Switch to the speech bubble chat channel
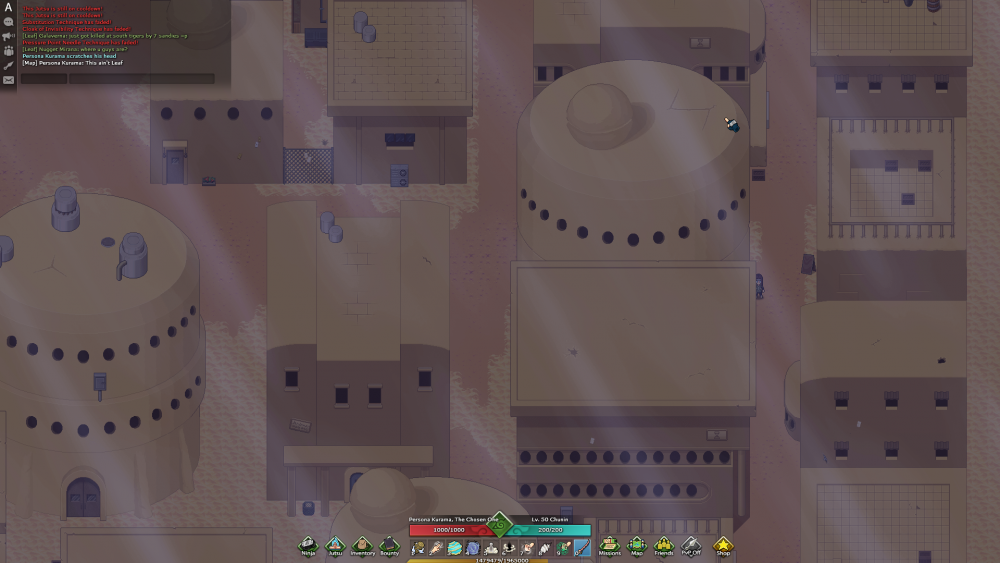 click(x=8, y=21)
